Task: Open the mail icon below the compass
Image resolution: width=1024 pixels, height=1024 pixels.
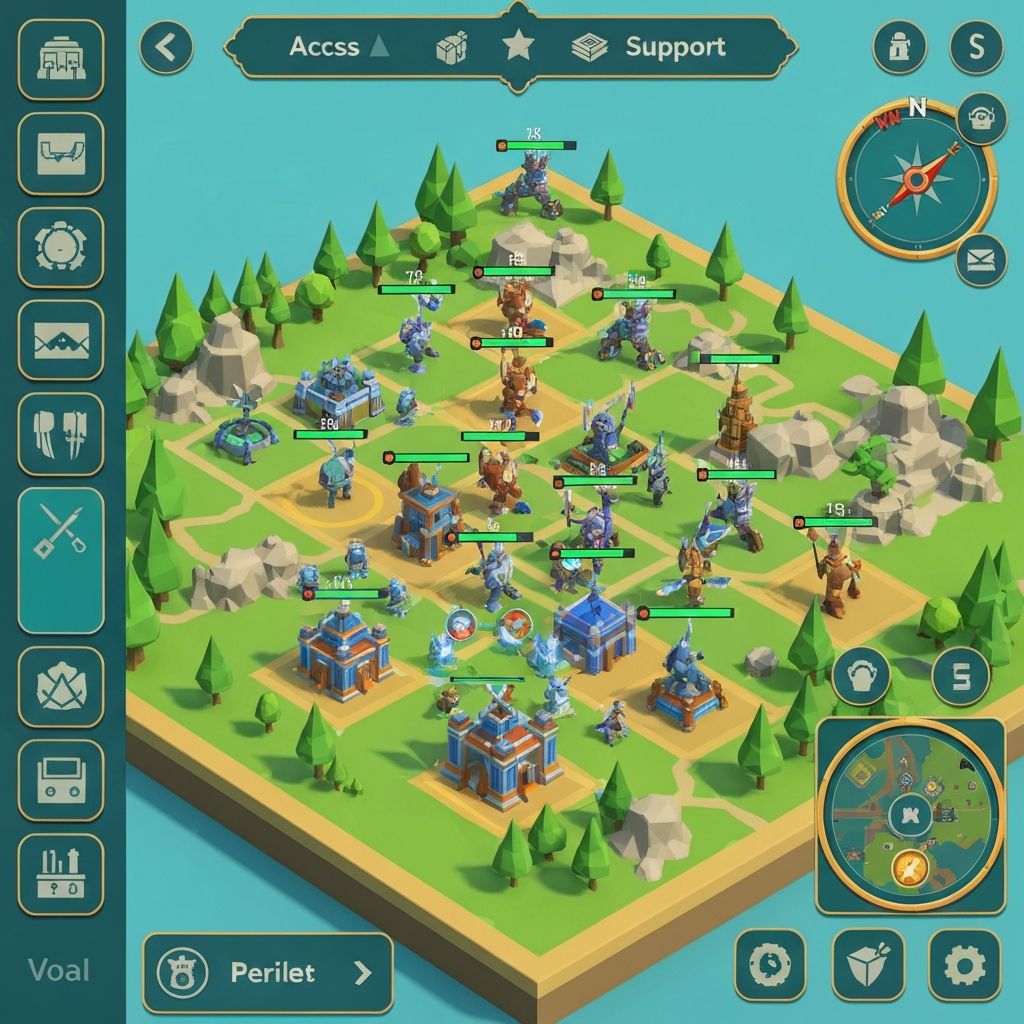Action: 980,262
